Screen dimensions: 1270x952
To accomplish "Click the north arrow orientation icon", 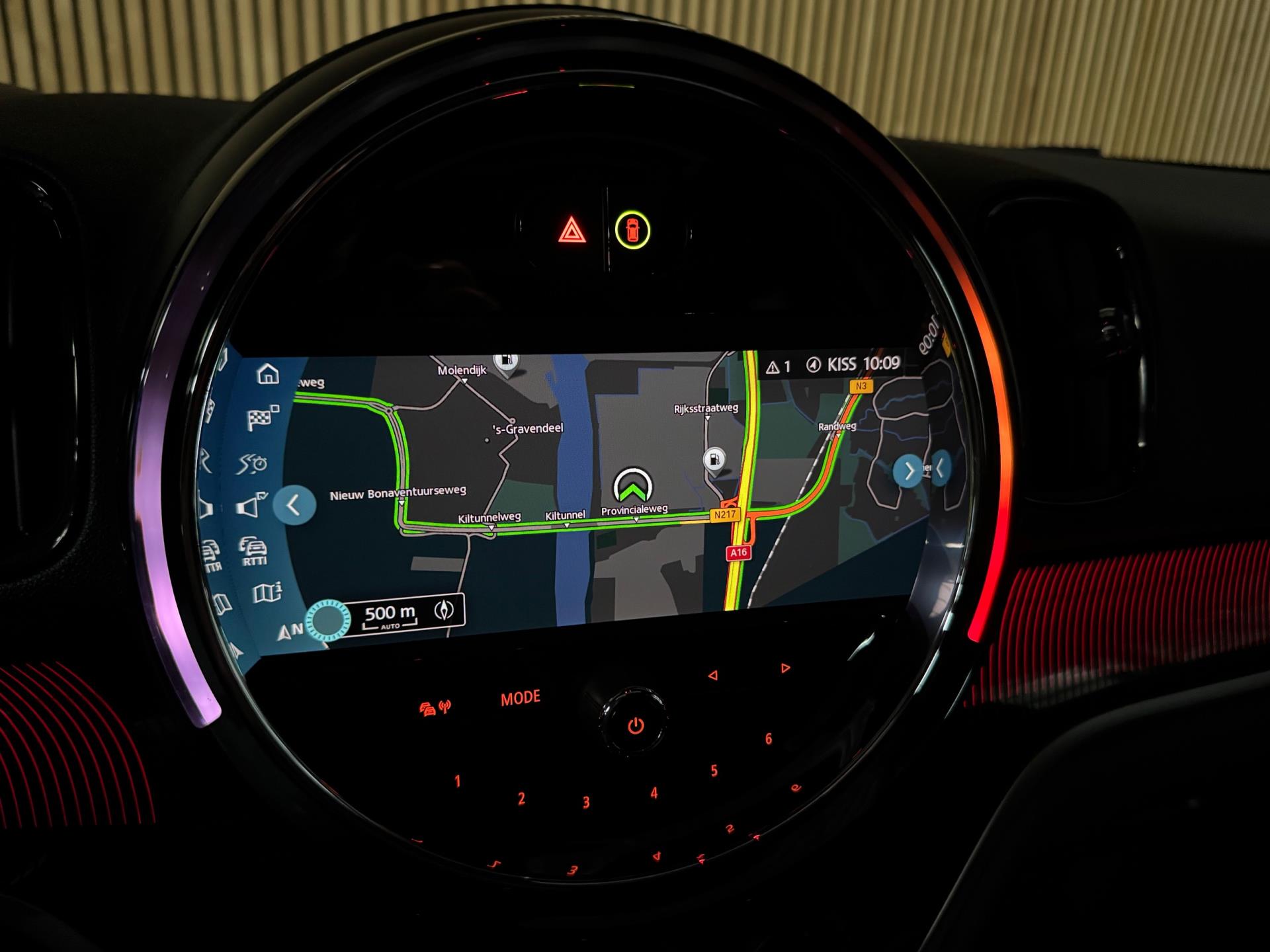I will pyautogui.click(x=289, y=631).
